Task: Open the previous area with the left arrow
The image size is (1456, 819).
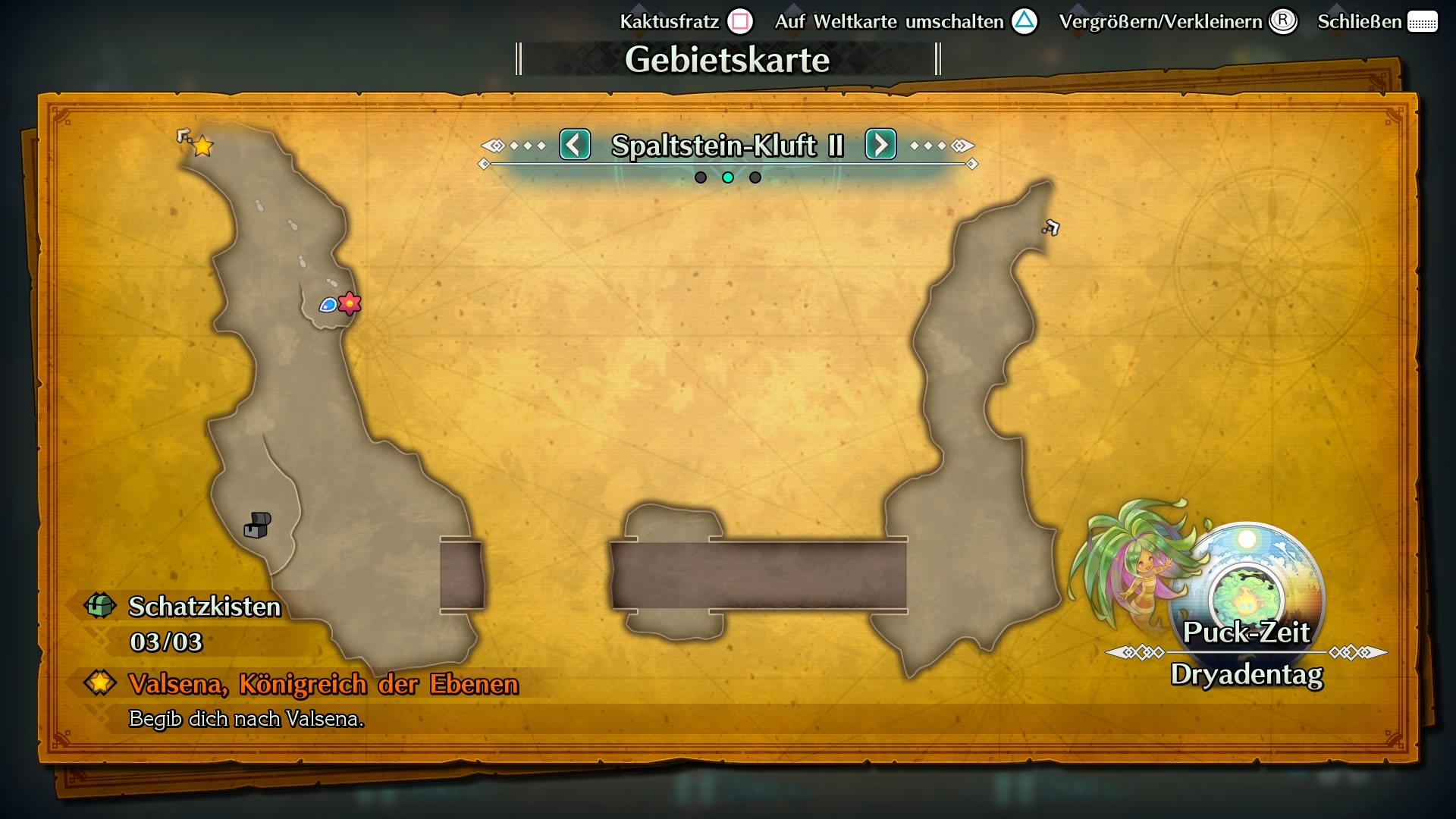Action: tap(575, 146)
